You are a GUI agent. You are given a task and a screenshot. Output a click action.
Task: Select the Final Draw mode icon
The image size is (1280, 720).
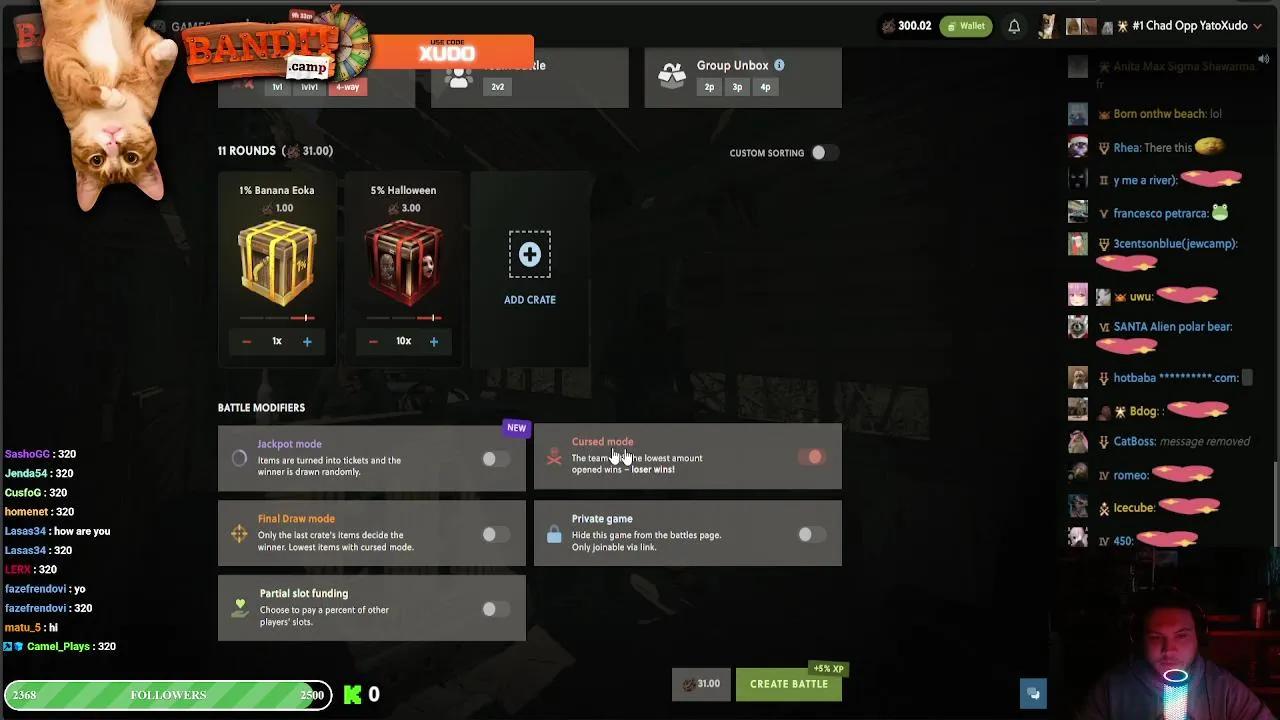coord(239,534)
